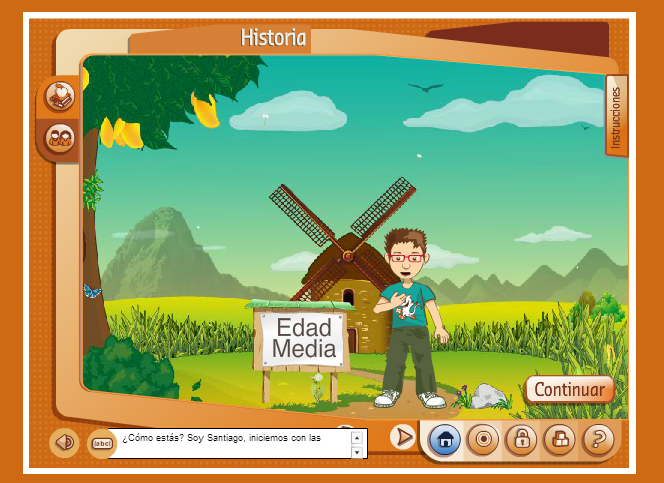Screen dimensions: 664x483
Task: Open the two students icon
Action: [61, 137]
